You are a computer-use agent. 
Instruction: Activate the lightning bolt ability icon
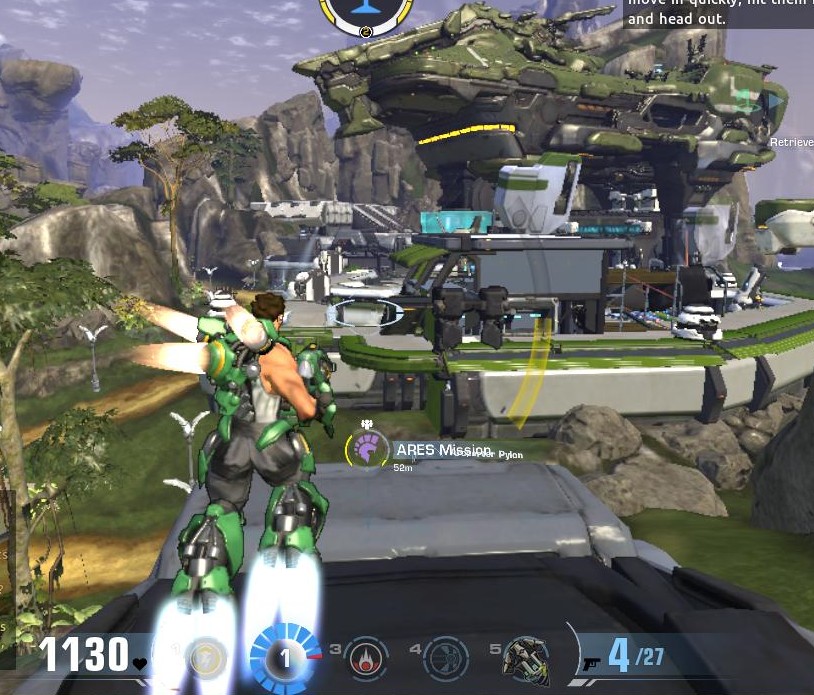[206, 657]
